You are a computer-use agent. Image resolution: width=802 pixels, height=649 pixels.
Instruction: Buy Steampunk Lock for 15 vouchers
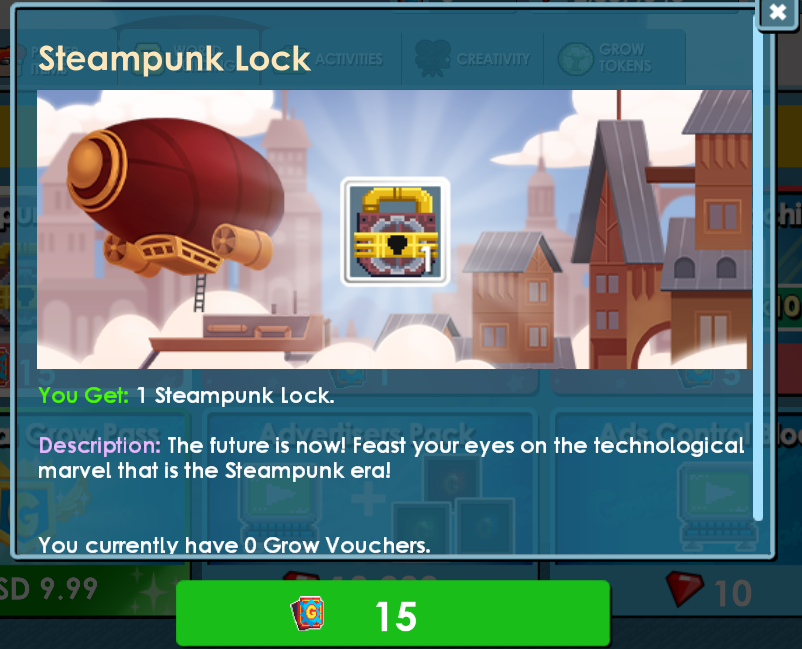(x=393, y=614)
